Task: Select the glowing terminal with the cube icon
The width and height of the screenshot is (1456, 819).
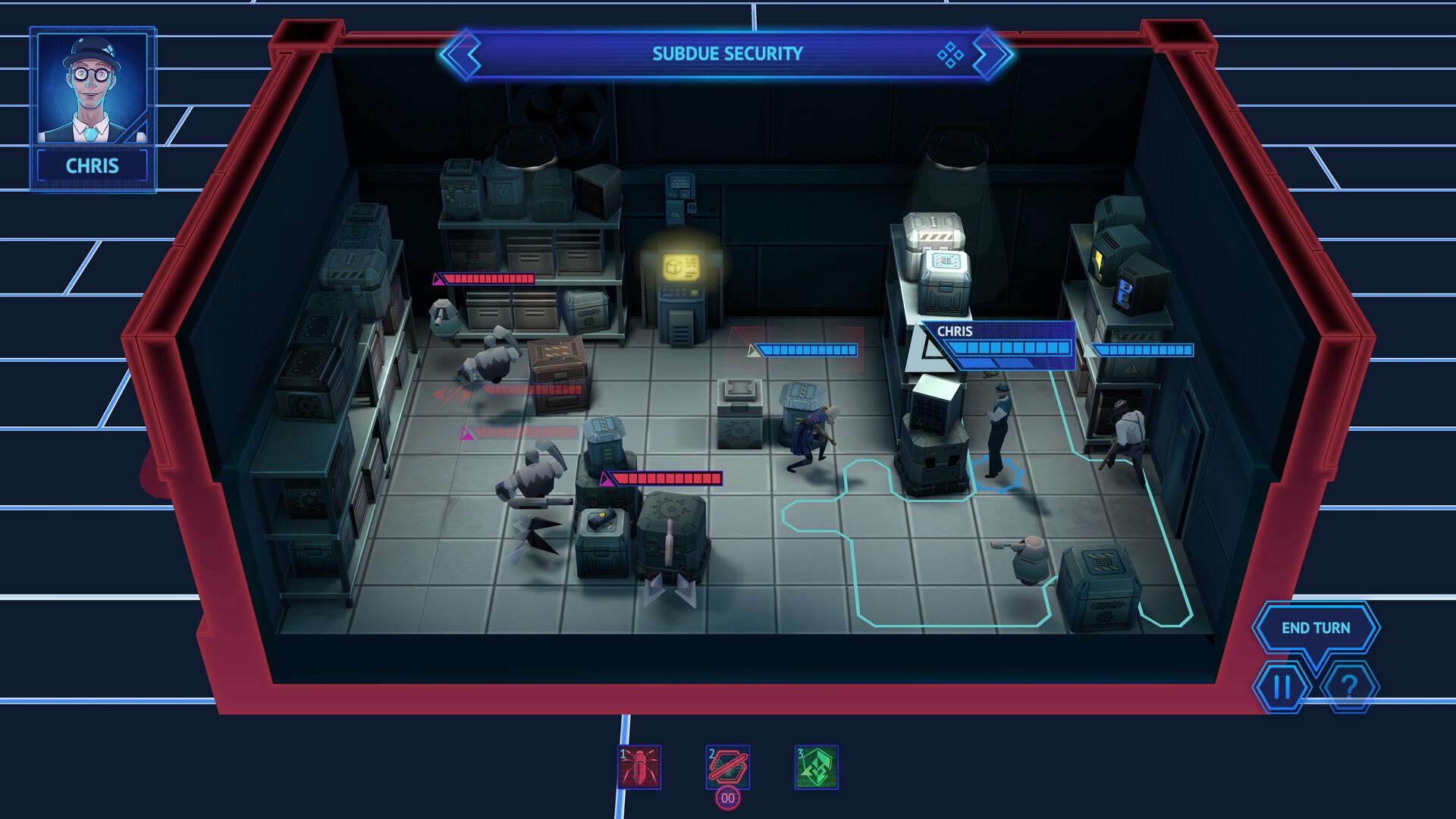Action: coord(681,265)
